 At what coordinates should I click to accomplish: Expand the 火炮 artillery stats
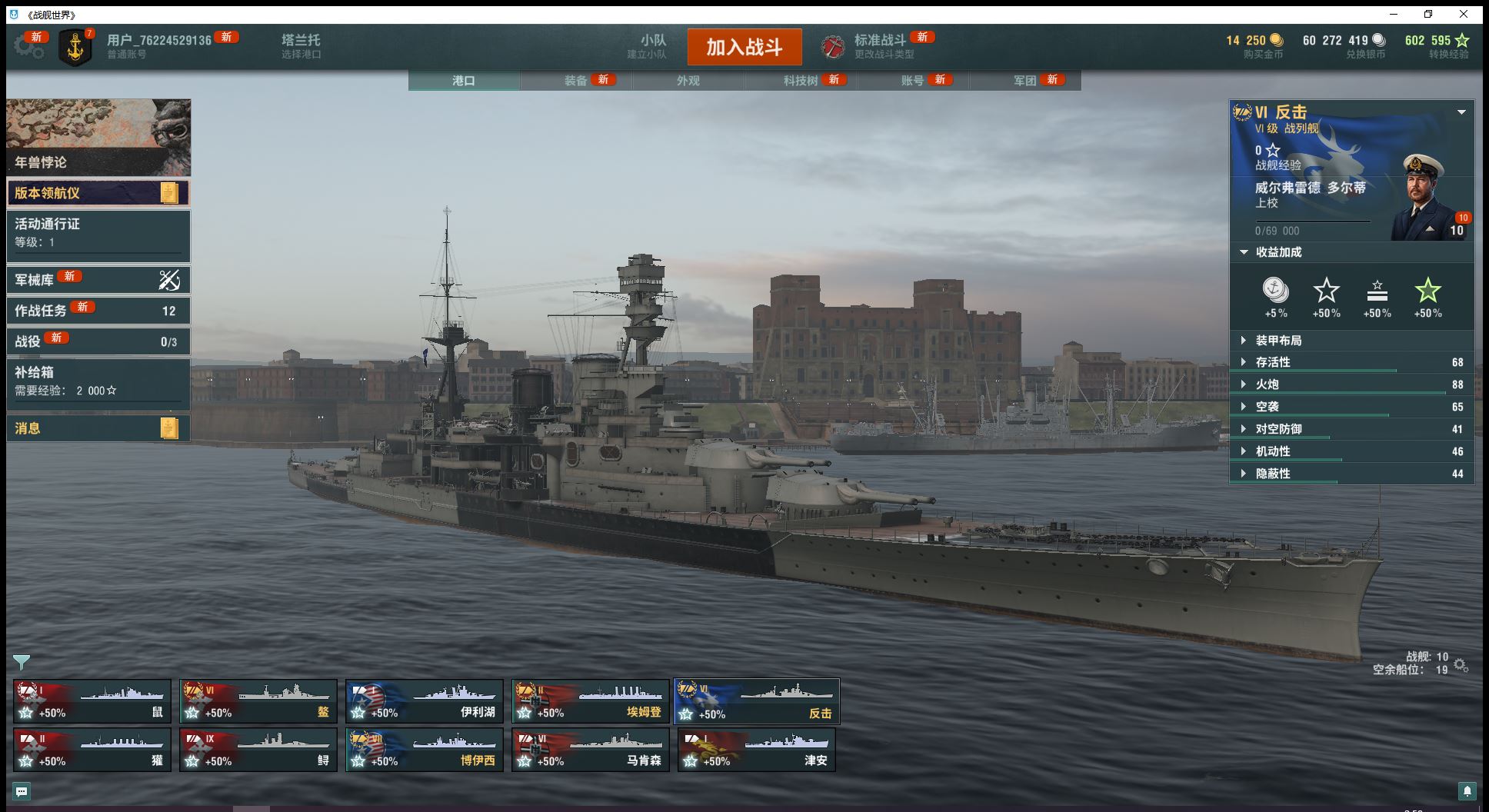tap(1267, 384)
